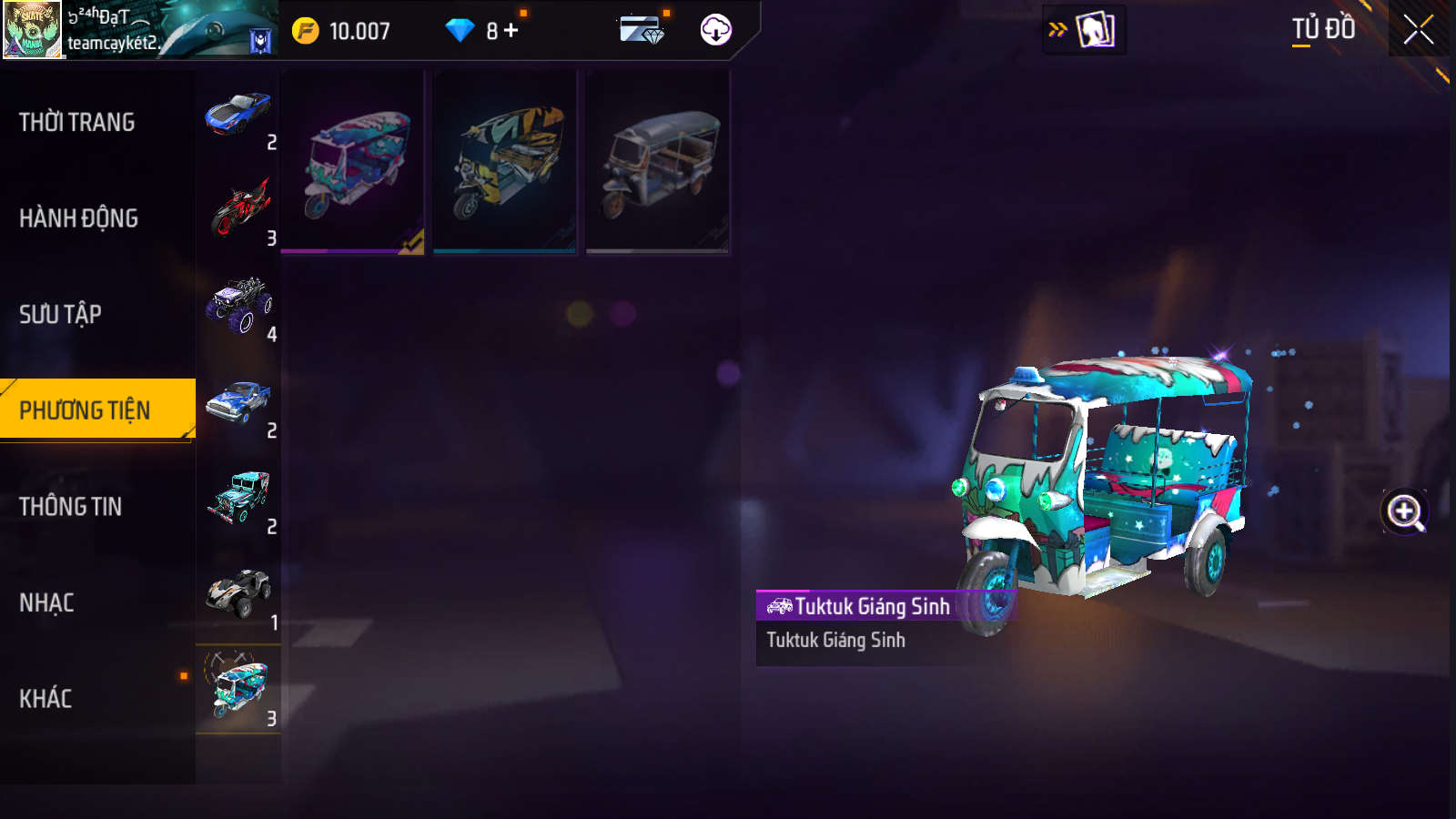Equip the Tuktuk Giáng Sinh skin thumbnail

pos(353,162)
